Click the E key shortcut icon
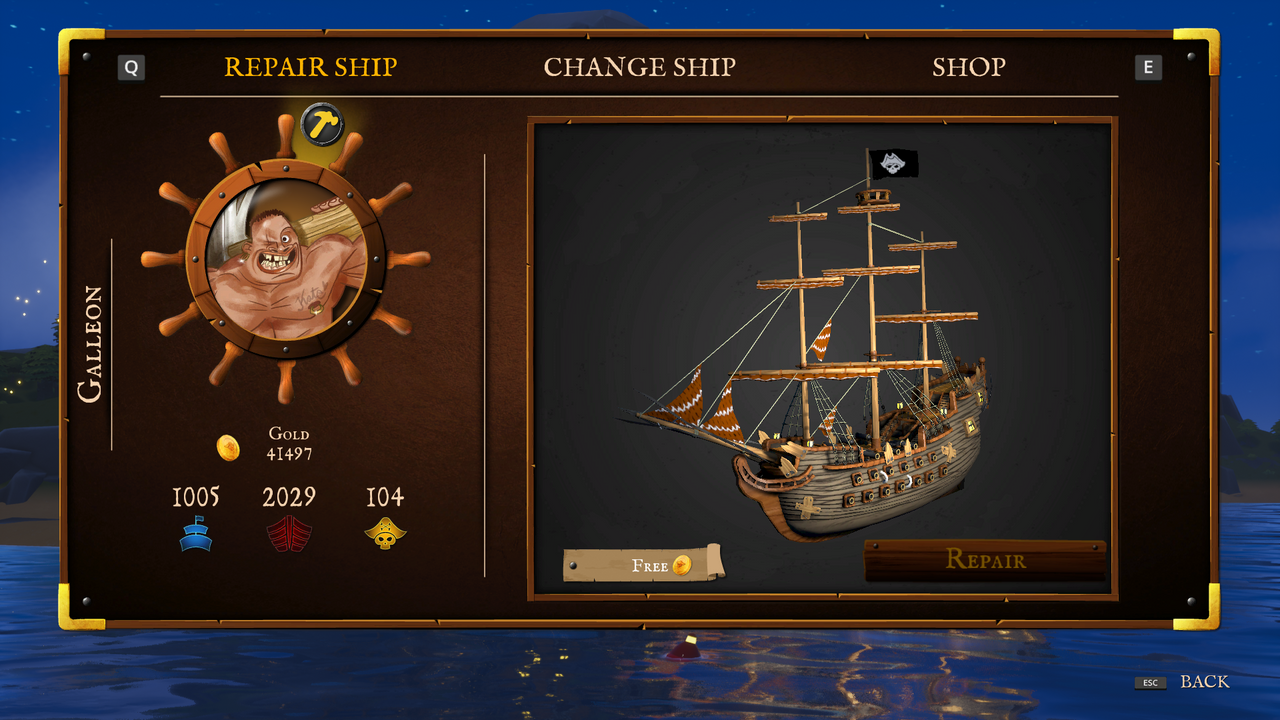Image resolution: width=1280 pixels, height=720 pixels. [1149, 68]
